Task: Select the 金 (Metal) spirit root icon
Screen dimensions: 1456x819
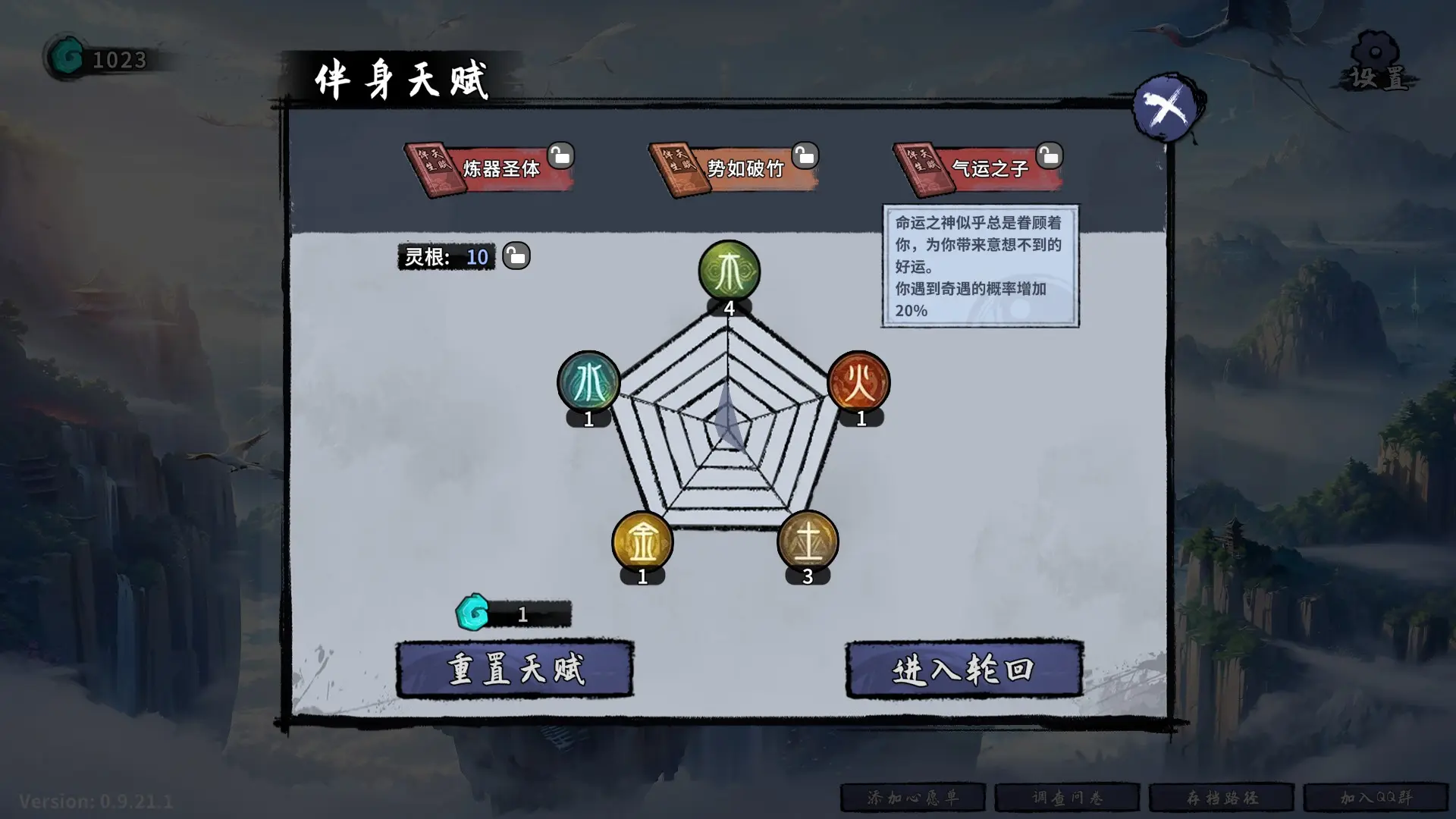Action: (642, 541)
